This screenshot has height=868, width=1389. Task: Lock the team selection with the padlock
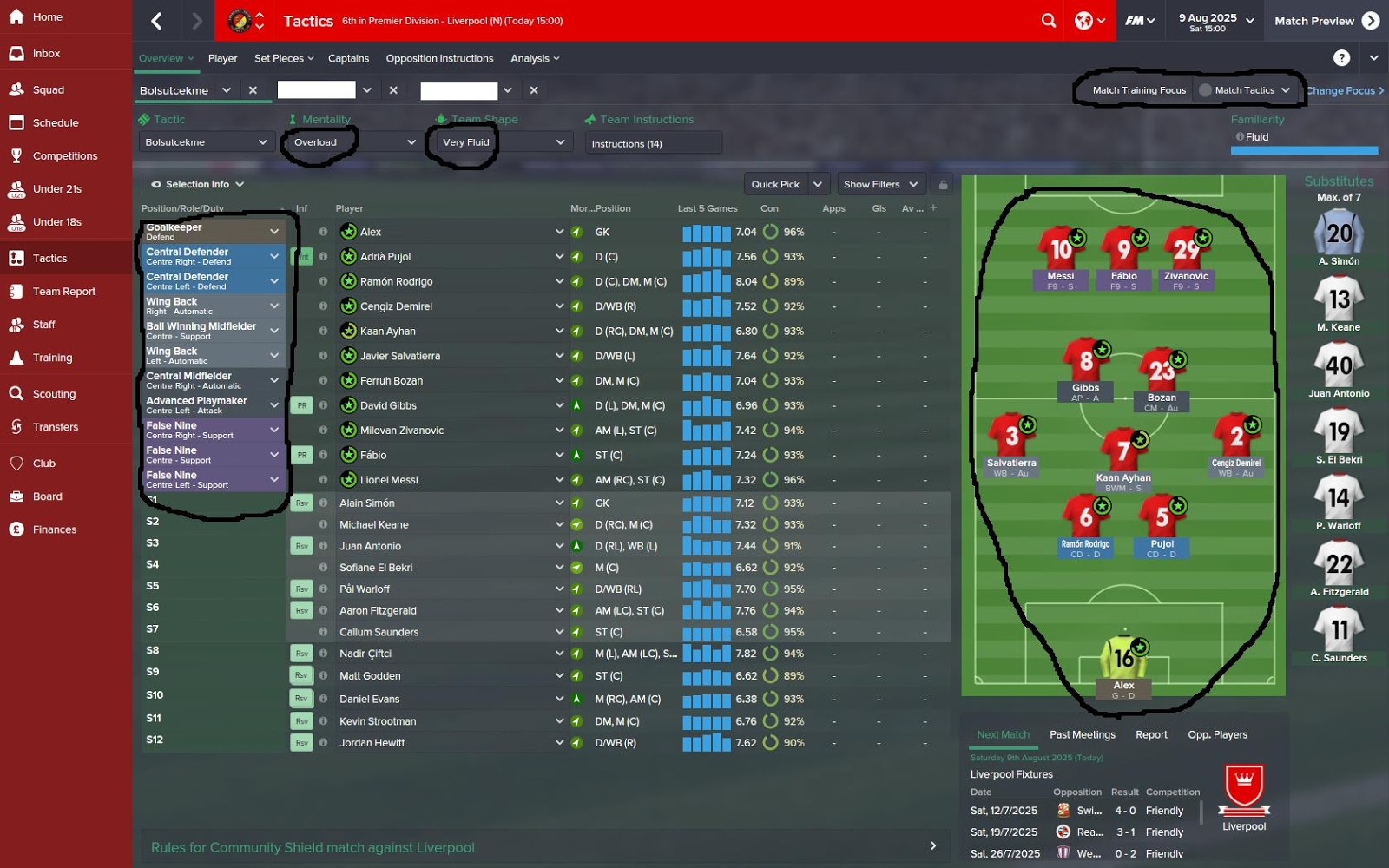943,184
